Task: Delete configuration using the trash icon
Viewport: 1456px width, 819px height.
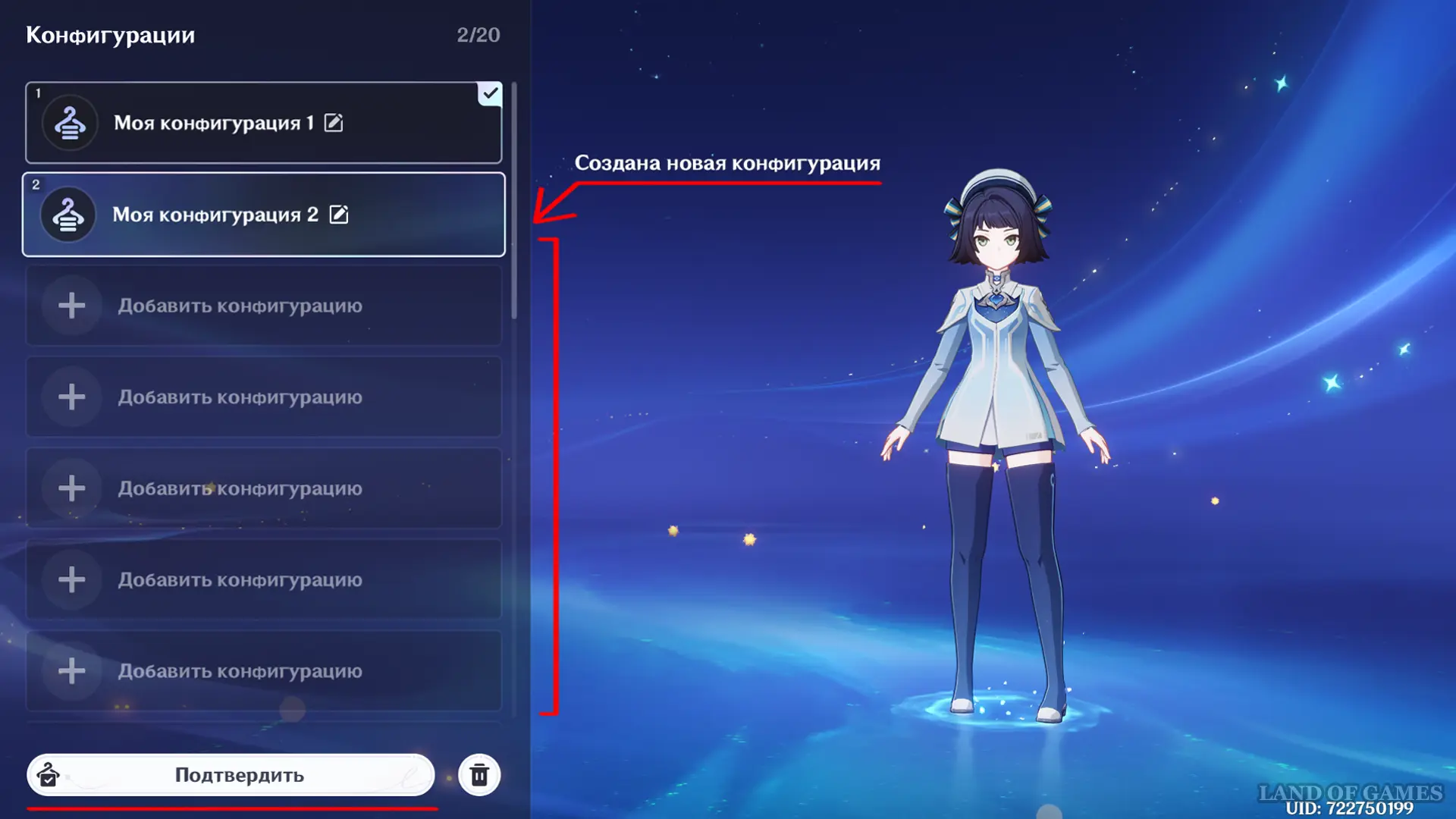Action: [479, 775]
